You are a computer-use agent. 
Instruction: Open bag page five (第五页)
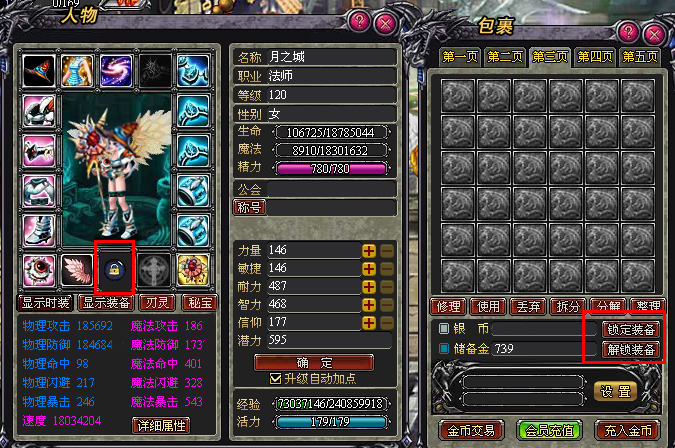(640, 57)
